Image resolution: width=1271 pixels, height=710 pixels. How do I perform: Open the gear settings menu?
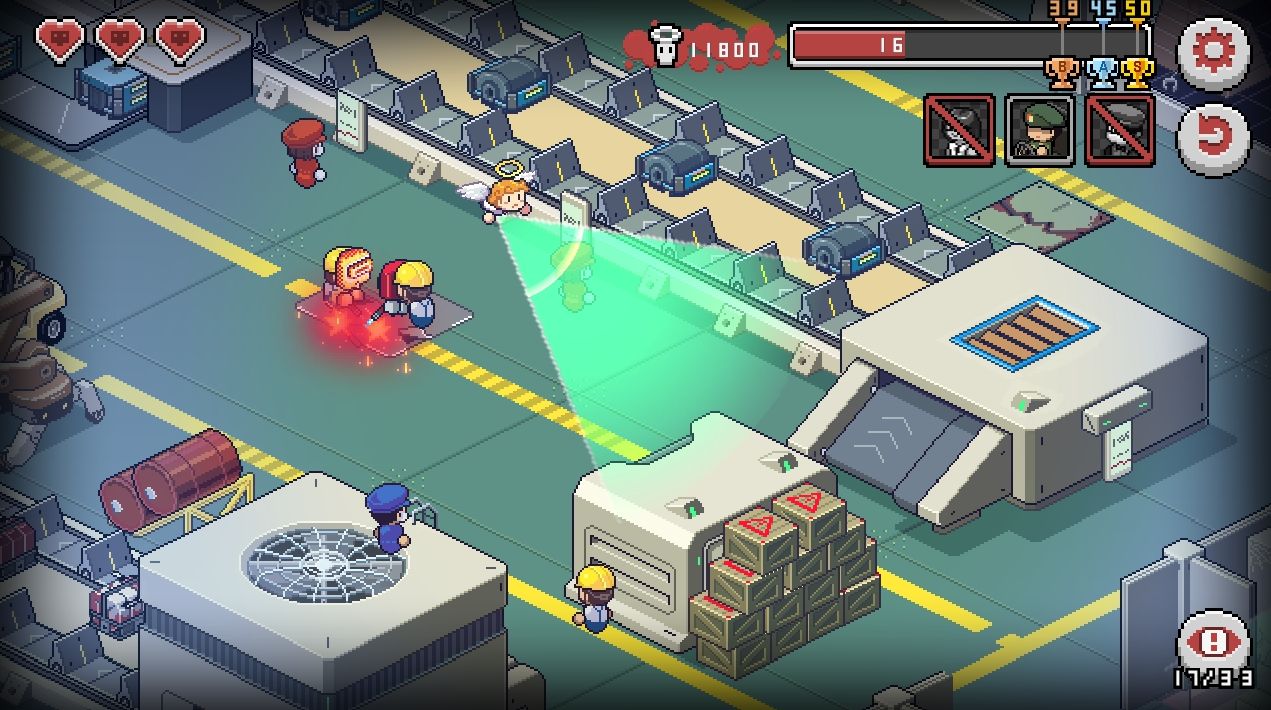1213,51
